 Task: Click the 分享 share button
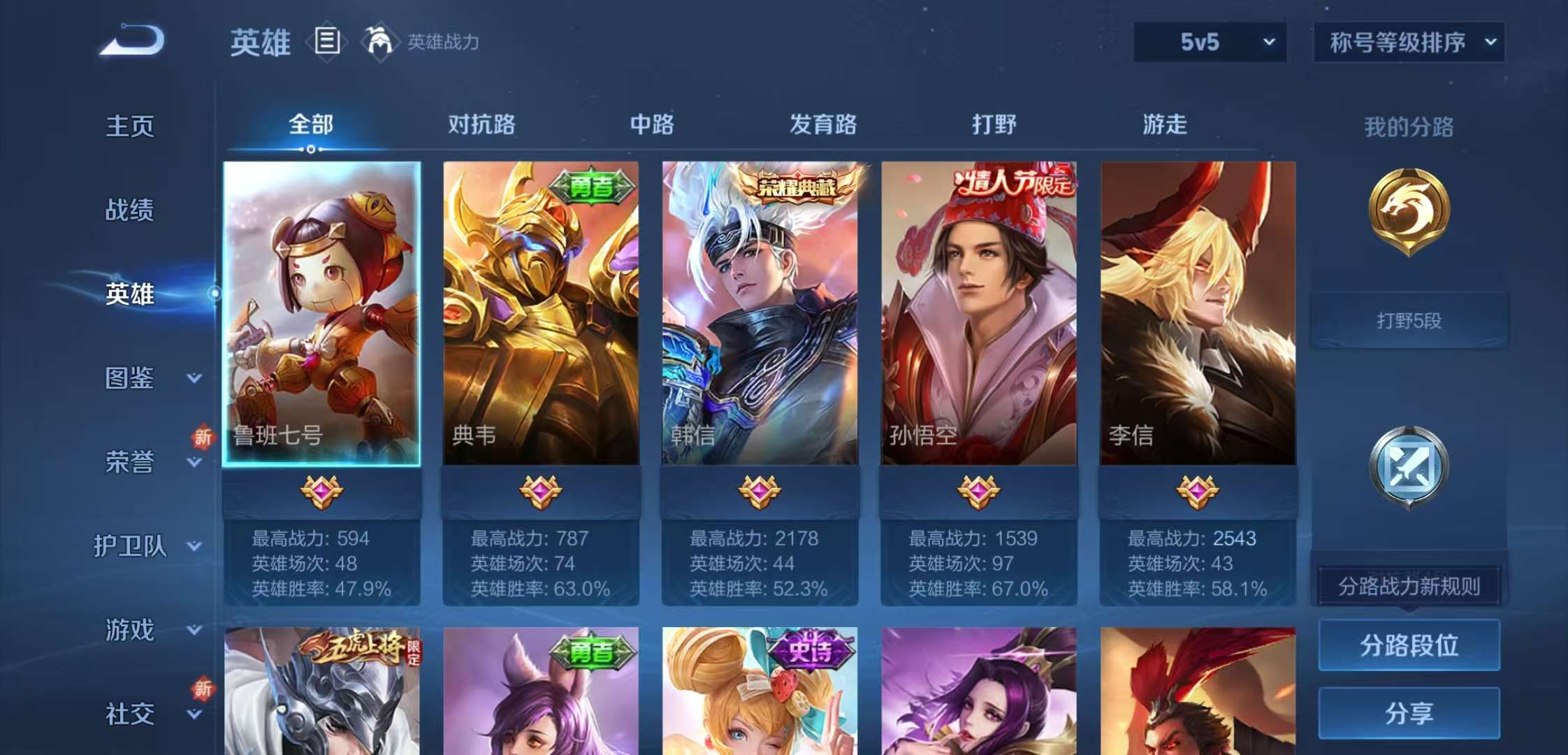pyautogui.click(x=1409, y=714)
